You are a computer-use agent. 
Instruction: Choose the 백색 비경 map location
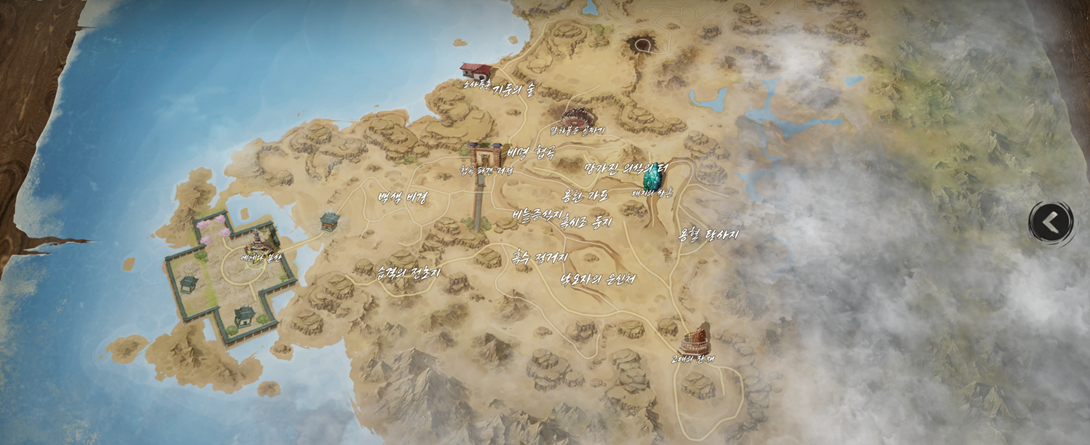tap(402, 197)
